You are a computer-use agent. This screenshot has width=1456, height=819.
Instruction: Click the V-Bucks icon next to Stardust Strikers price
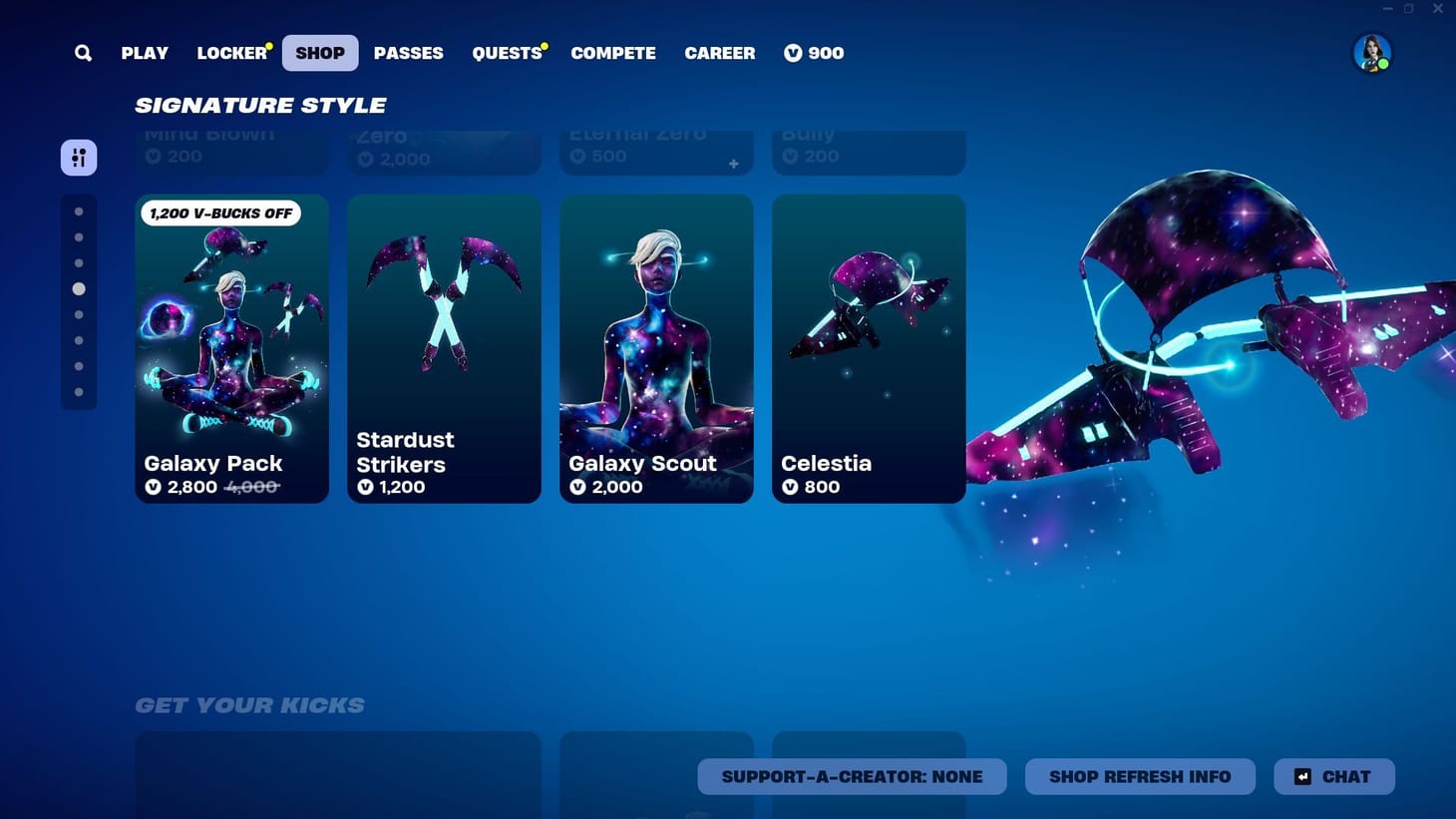tap(365, 488)
